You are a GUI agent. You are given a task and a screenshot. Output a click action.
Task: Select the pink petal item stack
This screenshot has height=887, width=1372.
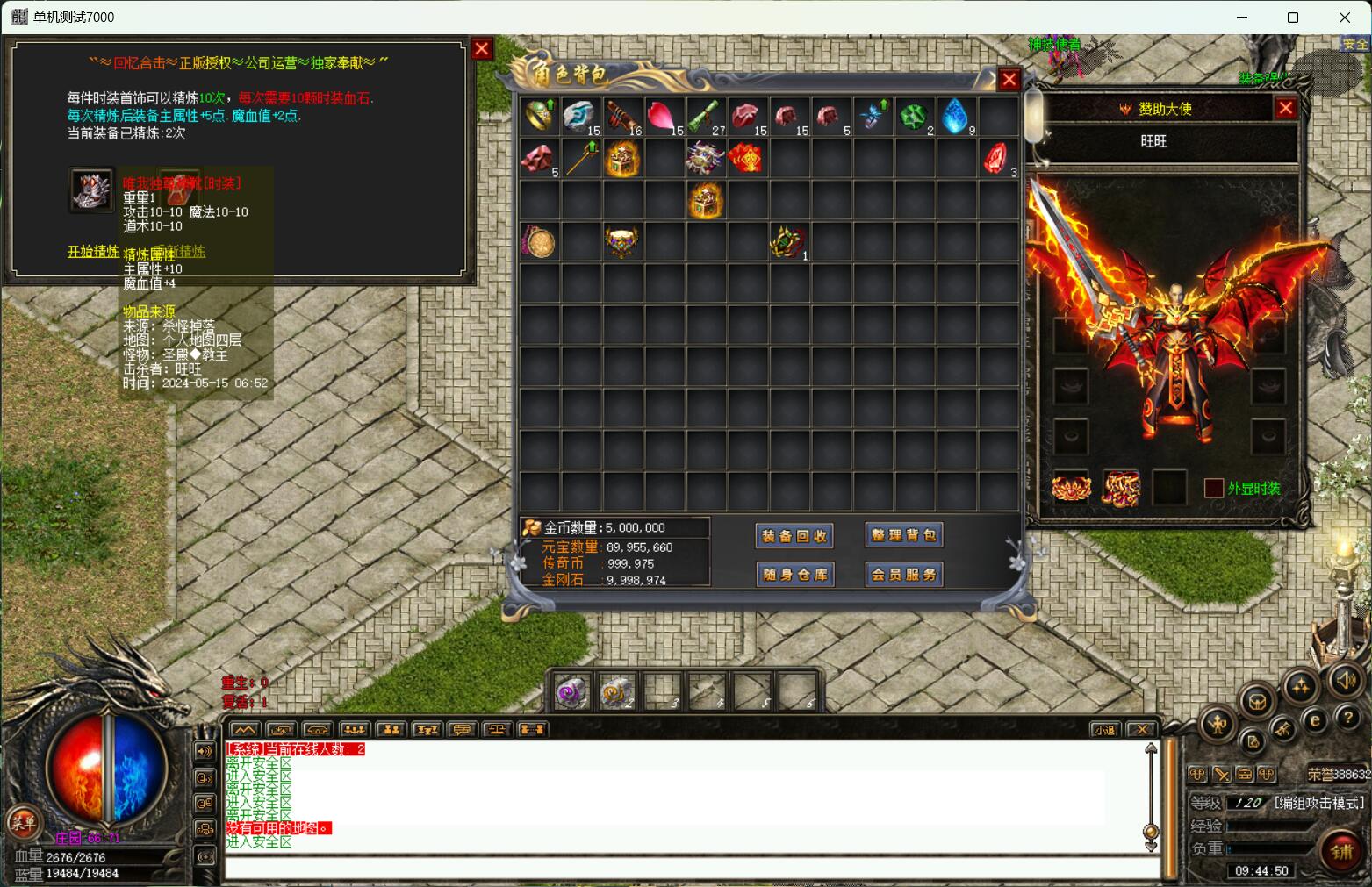(x=663, y=116)
